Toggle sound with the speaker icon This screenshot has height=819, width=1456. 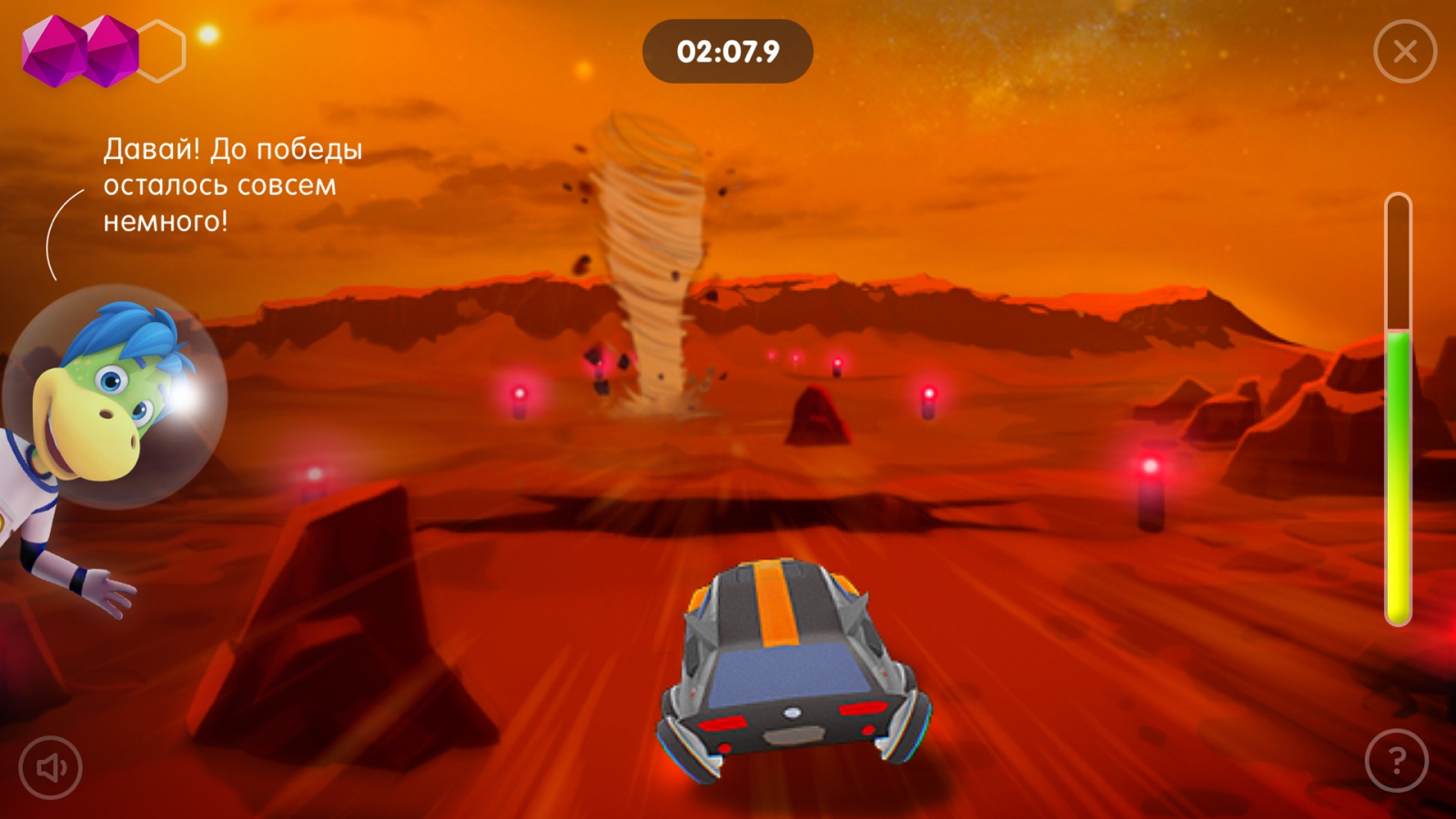coord(51,768)
